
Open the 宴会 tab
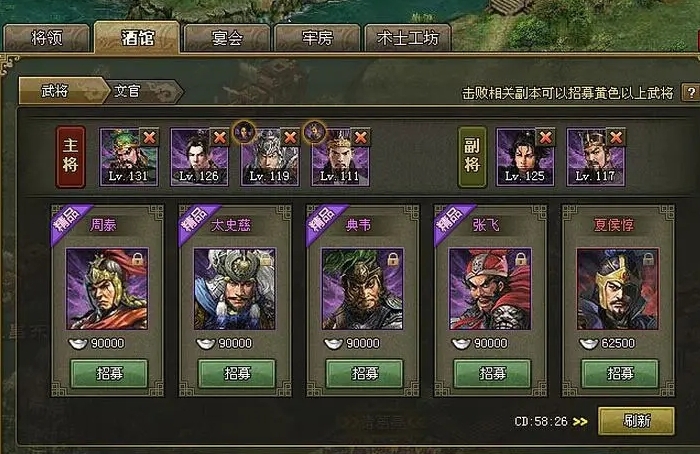227,39
